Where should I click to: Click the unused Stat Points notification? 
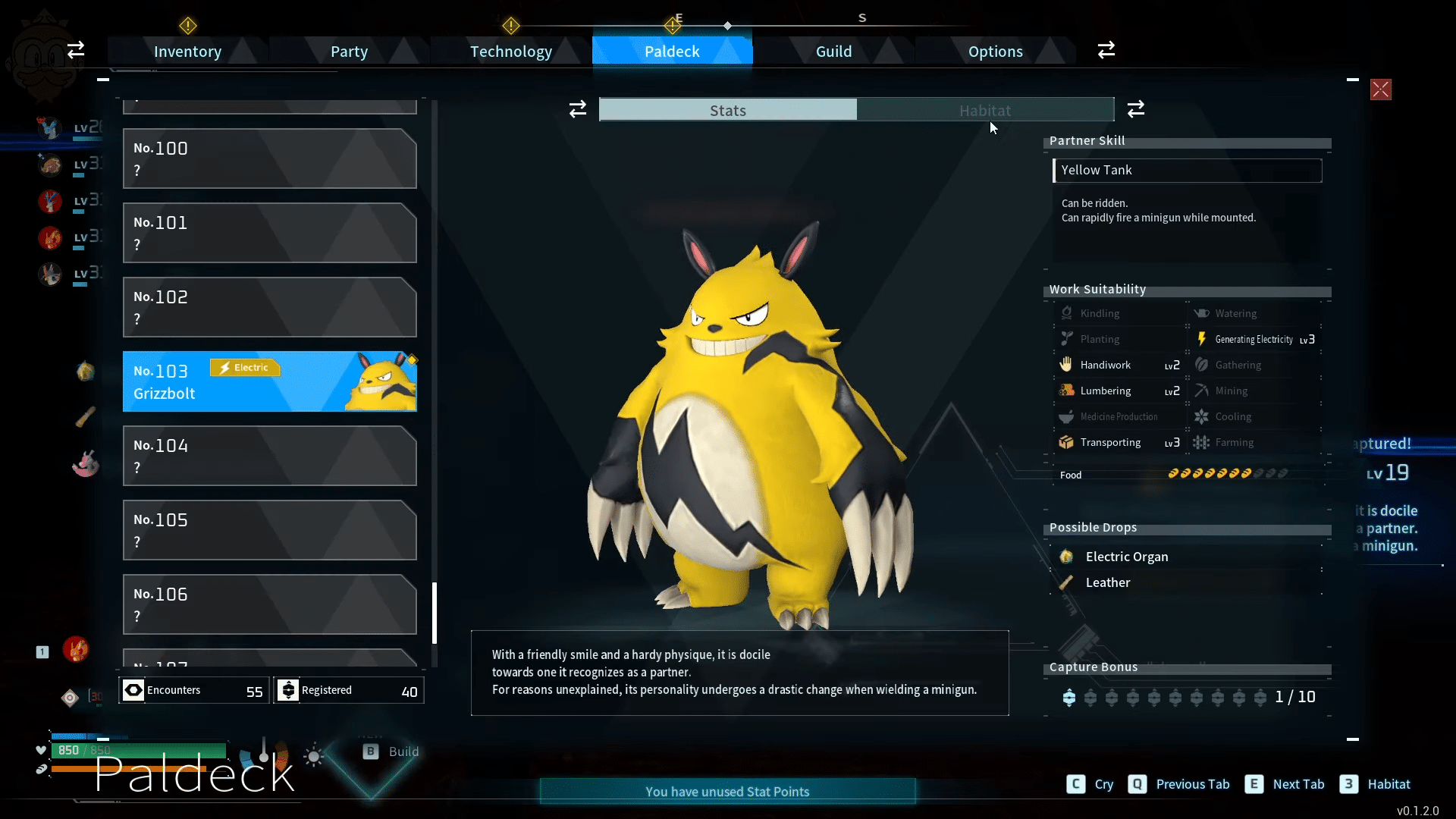pos(727,792)
